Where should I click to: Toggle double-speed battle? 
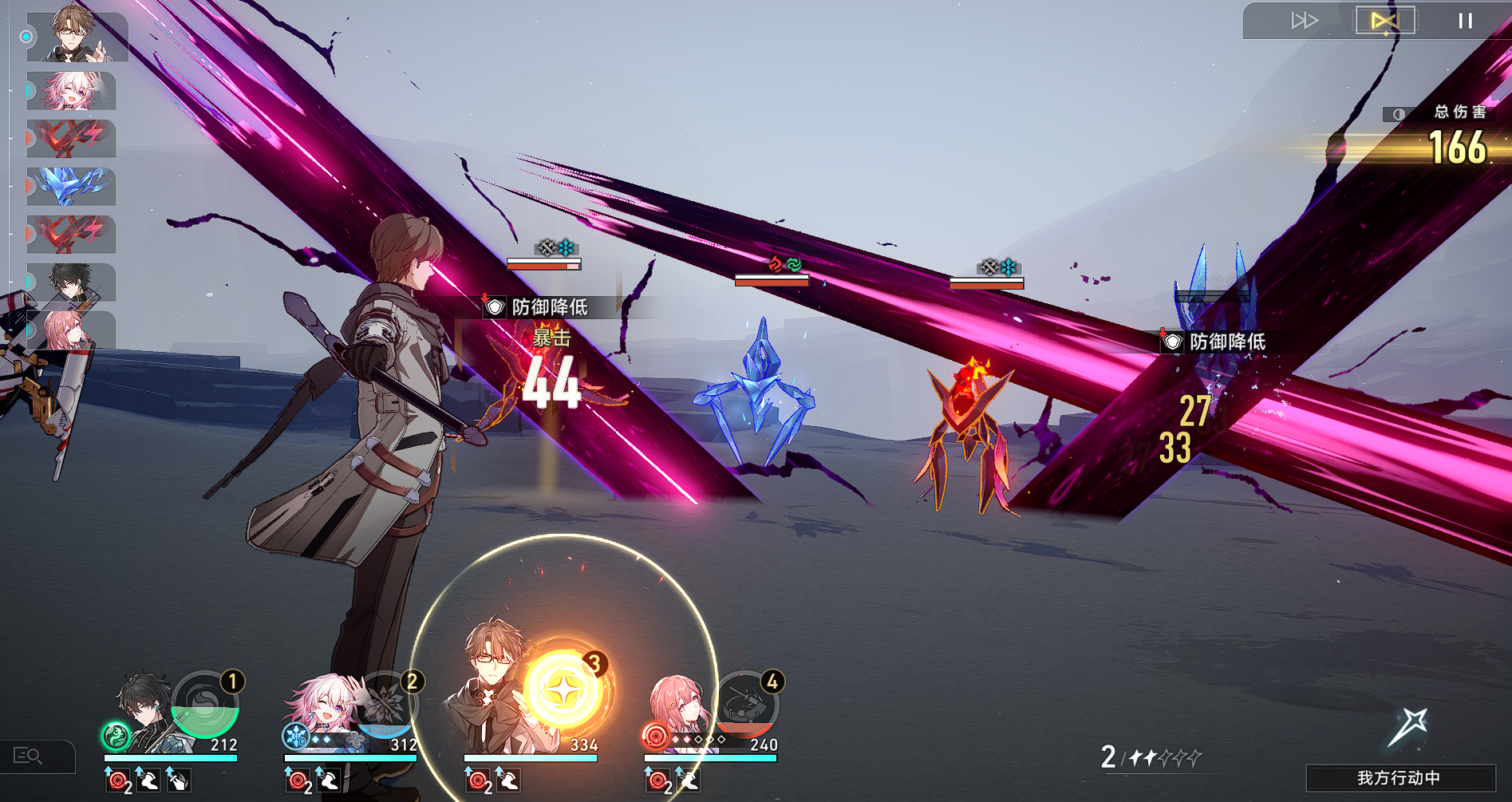pyautogui.click(x=1304, y=21)
